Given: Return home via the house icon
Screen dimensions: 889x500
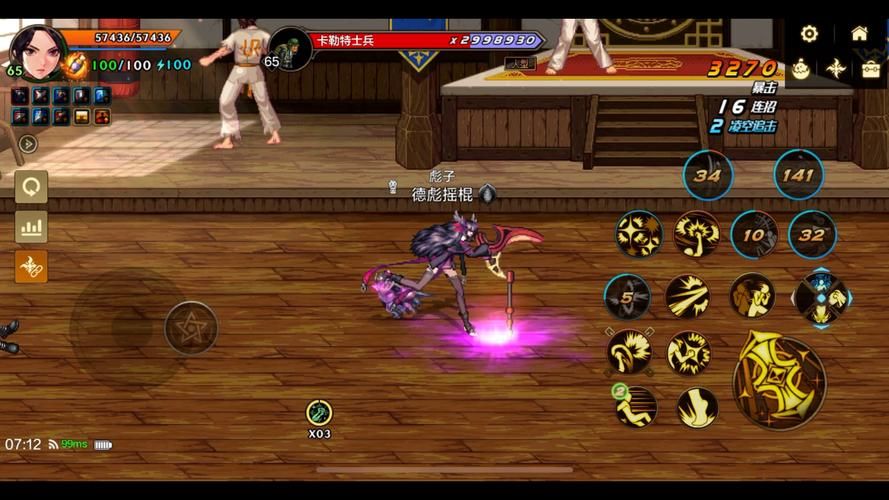Looking at the screenshot, I should tap(859, 33).
